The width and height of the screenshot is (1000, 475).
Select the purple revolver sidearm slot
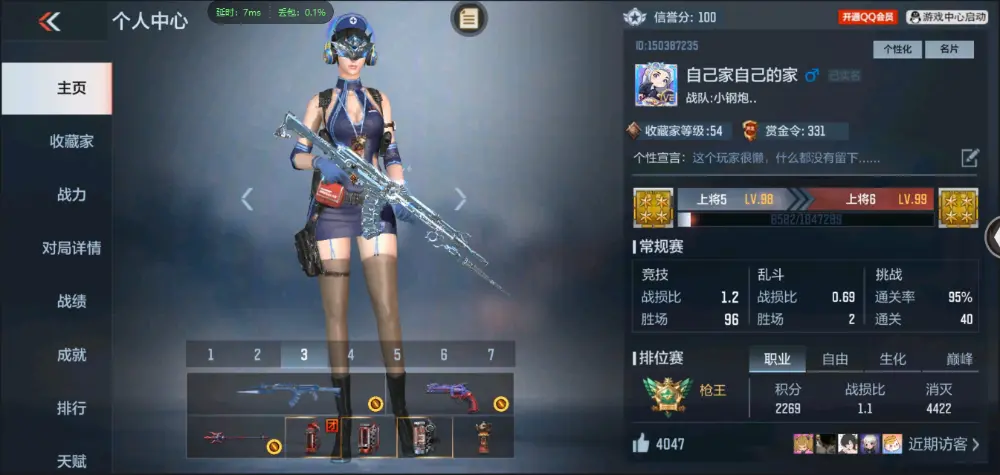[452, 393]
